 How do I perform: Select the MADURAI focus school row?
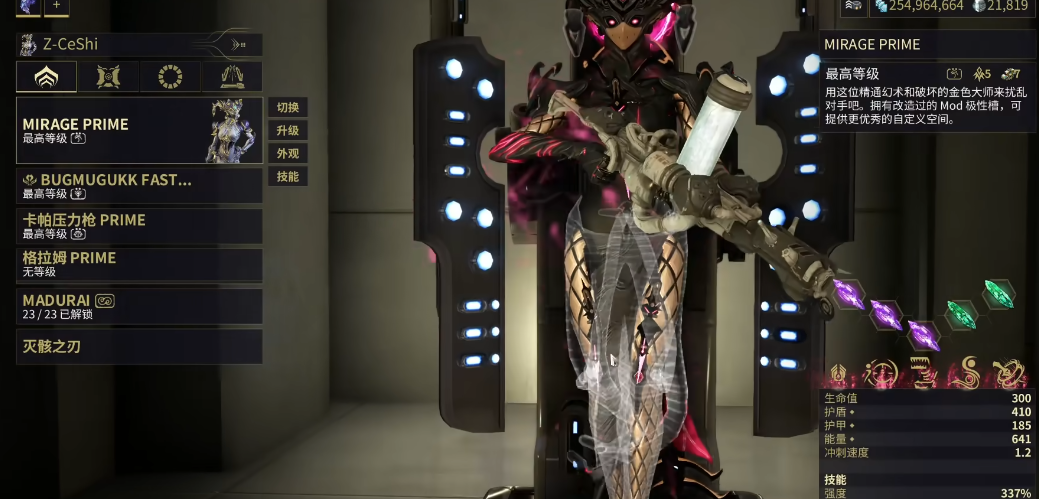pyautogui.click(x=139, y=306)
